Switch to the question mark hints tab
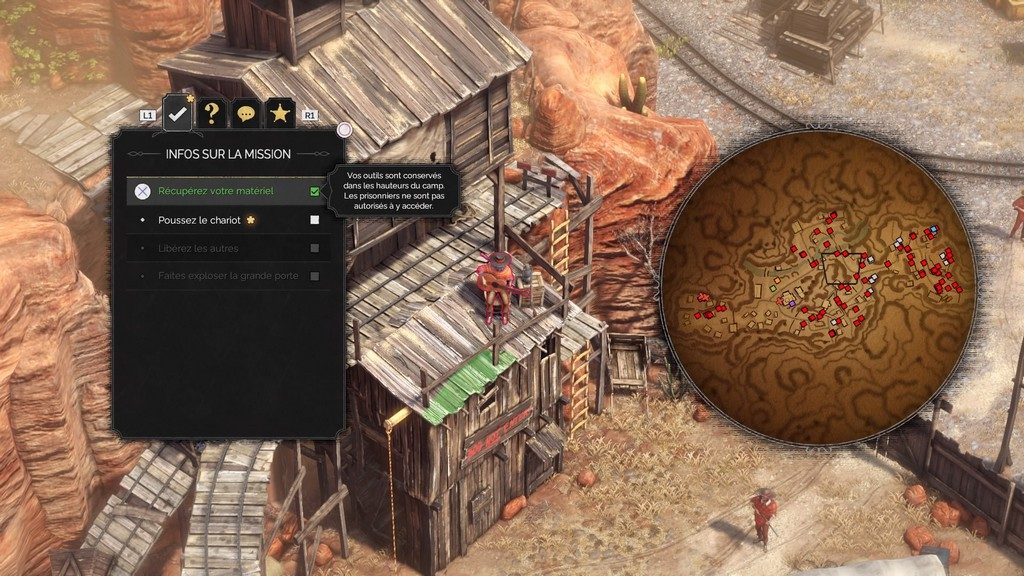Screen dimensions: 1024x576 coord(211,113)
